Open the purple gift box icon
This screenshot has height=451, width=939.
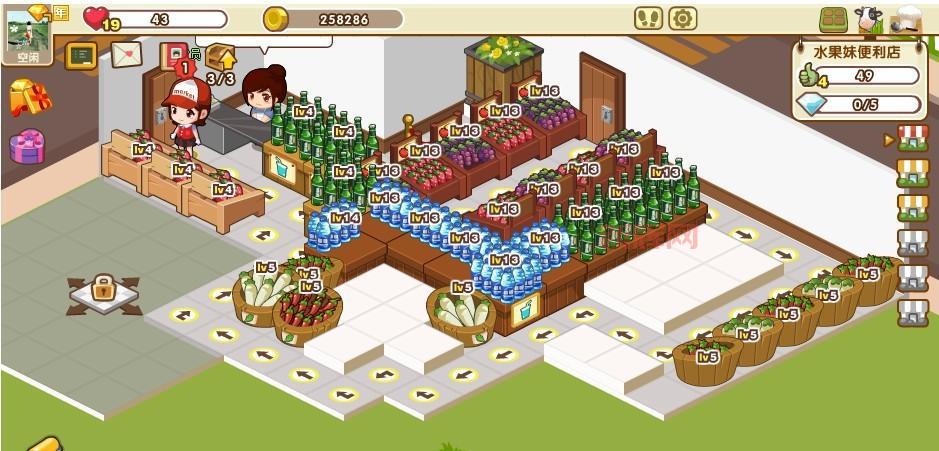(27, 147)
